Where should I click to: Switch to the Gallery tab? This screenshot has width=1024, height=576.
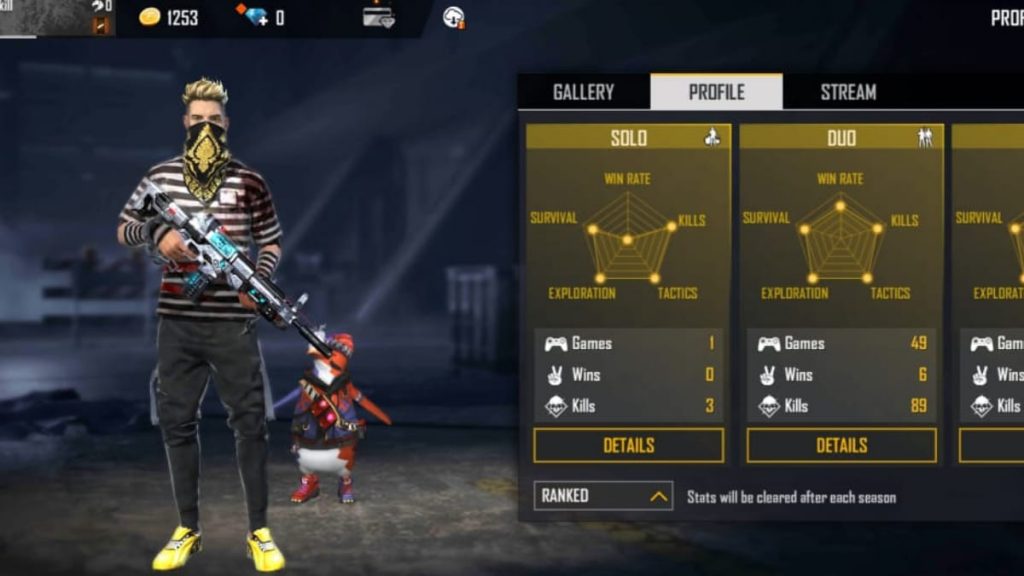pyautogui.click(x=583, y=92)
